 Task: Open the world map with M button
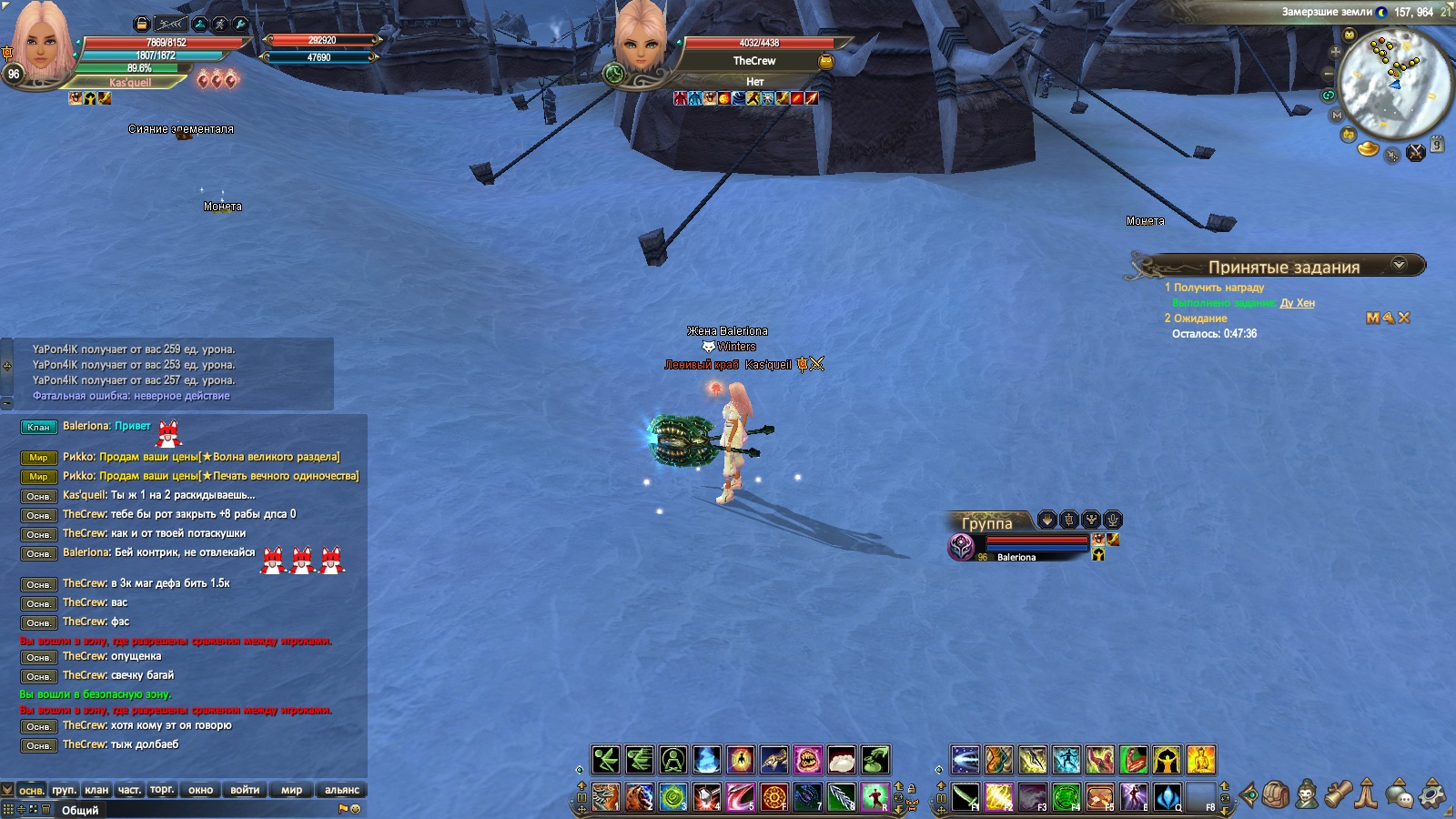pyautogui.click(x=1336, y=116)
